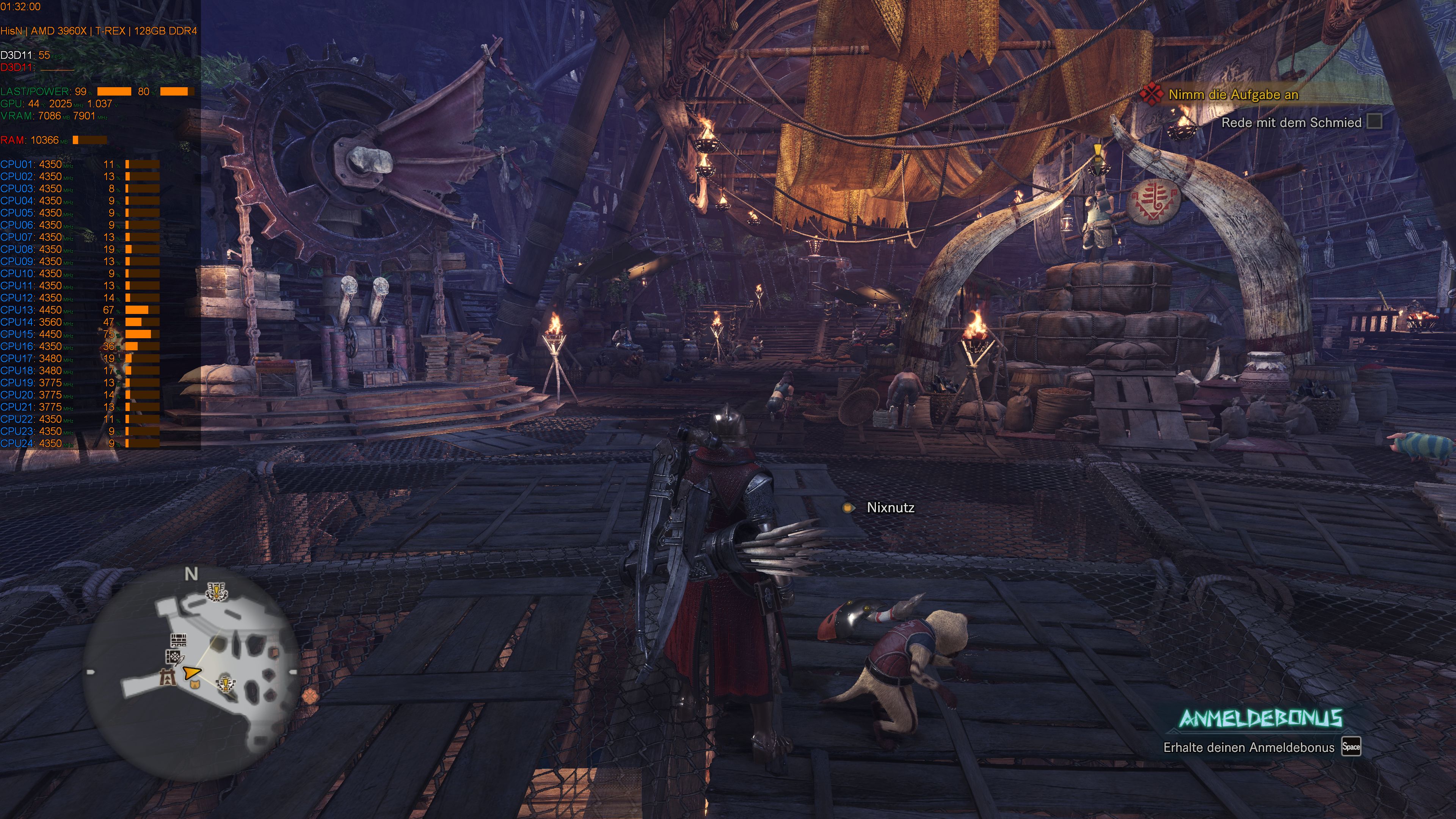
Task: Click the Nixnutz player nameplate
Action: click(x=891, y=508)
